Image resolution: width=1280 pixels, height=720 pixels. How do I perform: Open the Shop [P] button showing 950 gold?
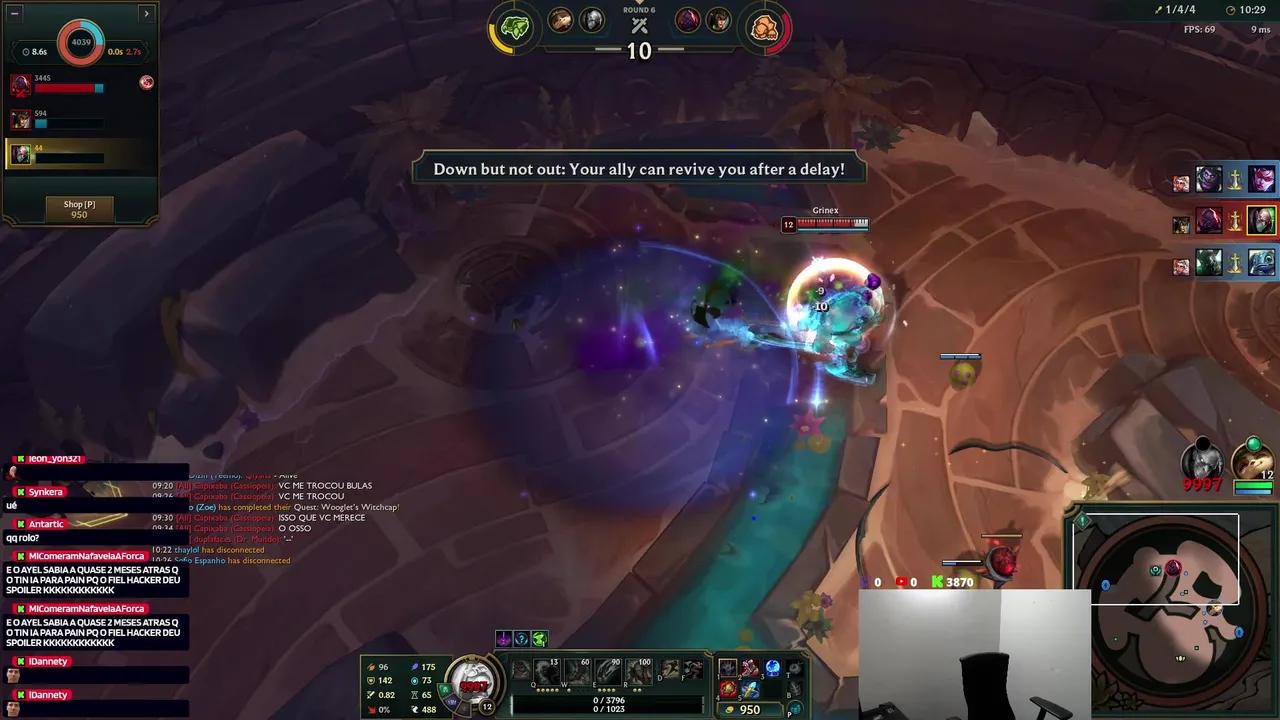(x=78, y=208)
